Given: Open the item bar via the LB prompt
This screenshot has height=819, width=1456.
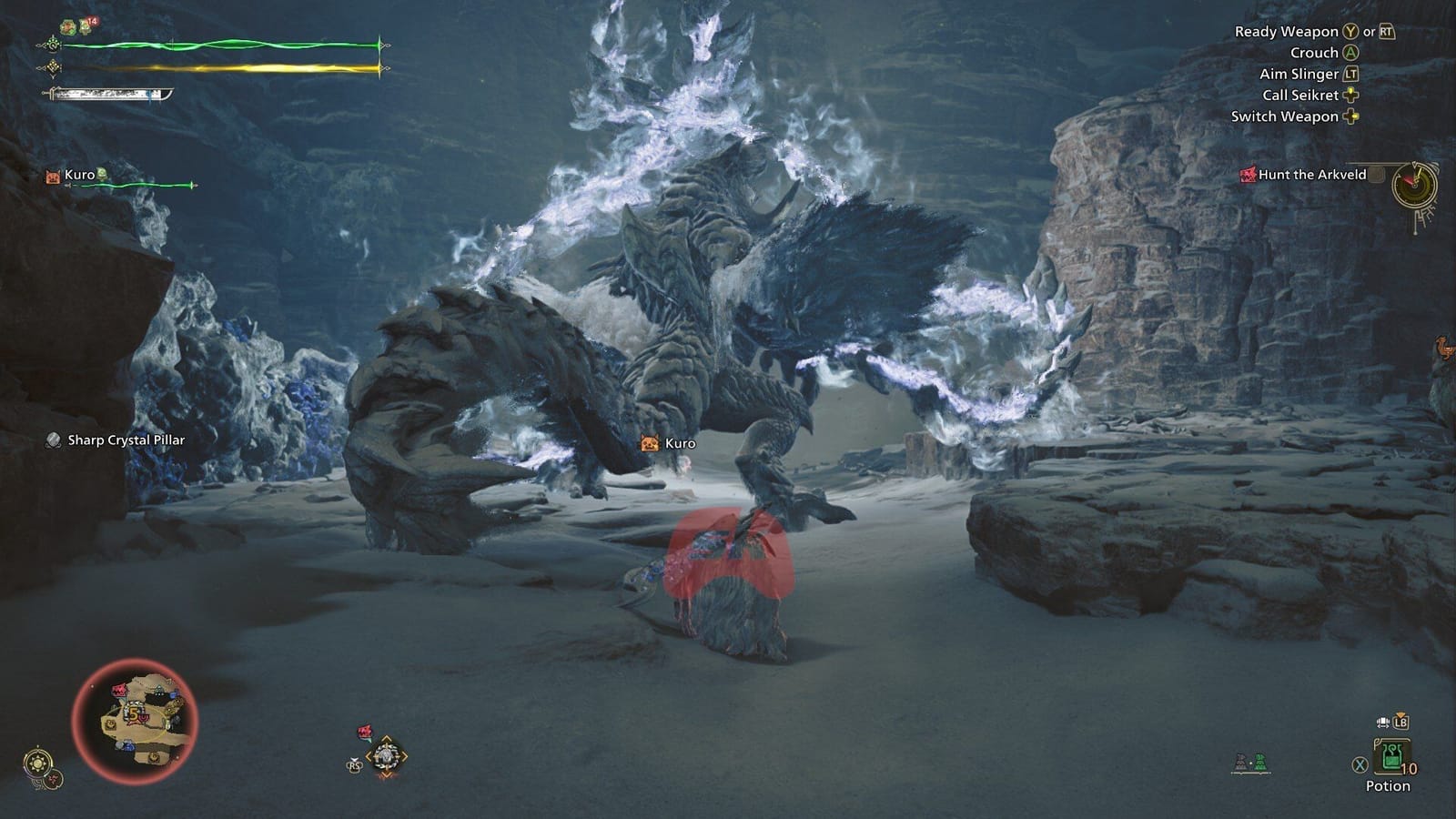Looking at the screenshot, I should pyautogui.click(x=1400, y=722).
